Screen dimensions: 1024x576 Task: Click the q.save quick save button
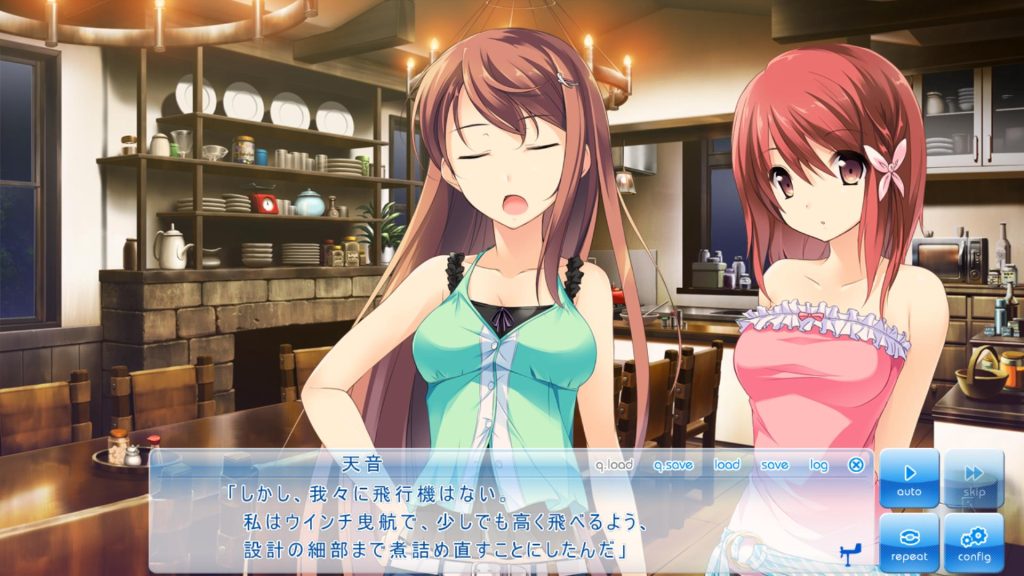pos(673,465)
